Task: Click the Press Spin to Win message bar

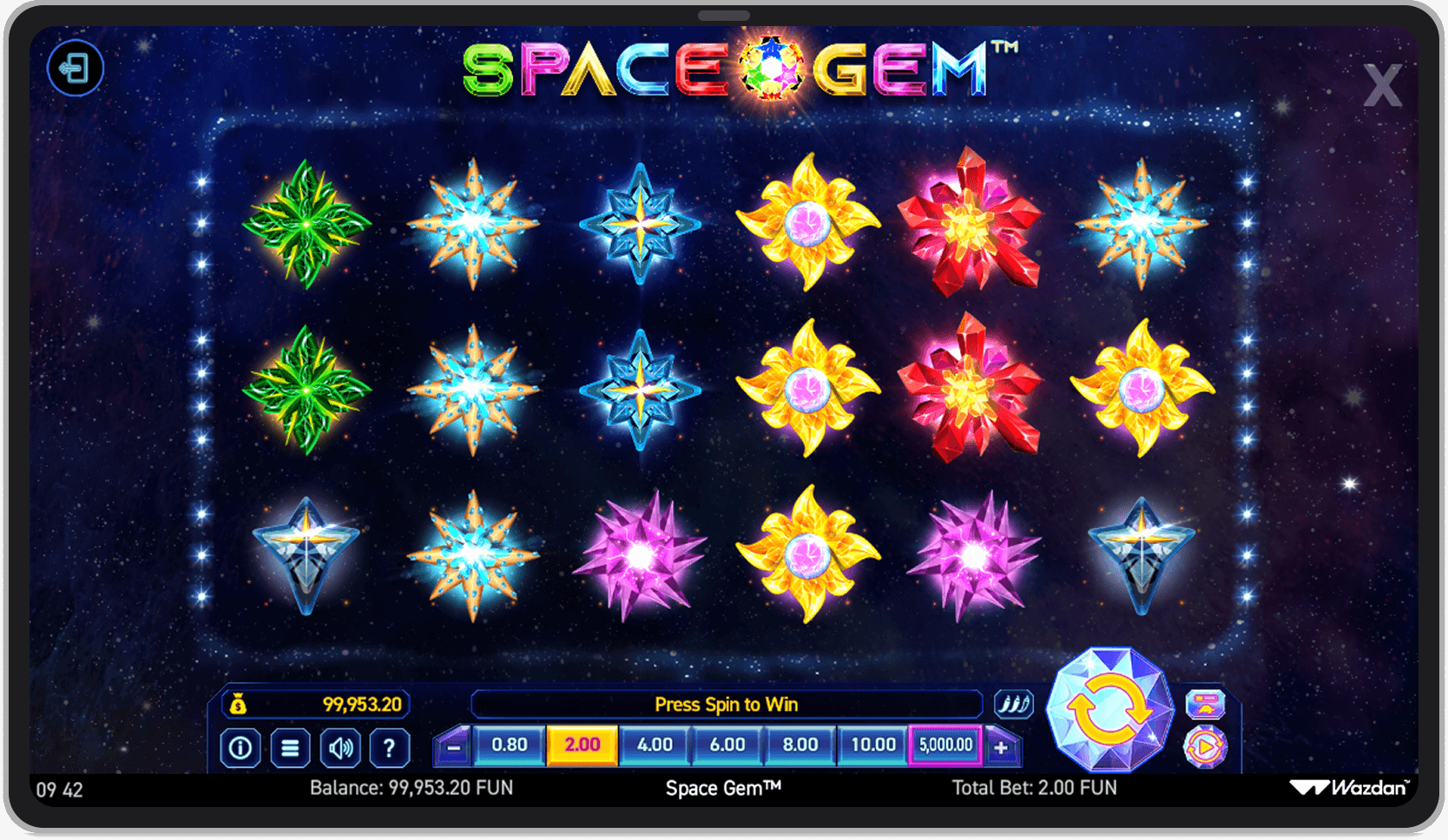Action: 727,704
